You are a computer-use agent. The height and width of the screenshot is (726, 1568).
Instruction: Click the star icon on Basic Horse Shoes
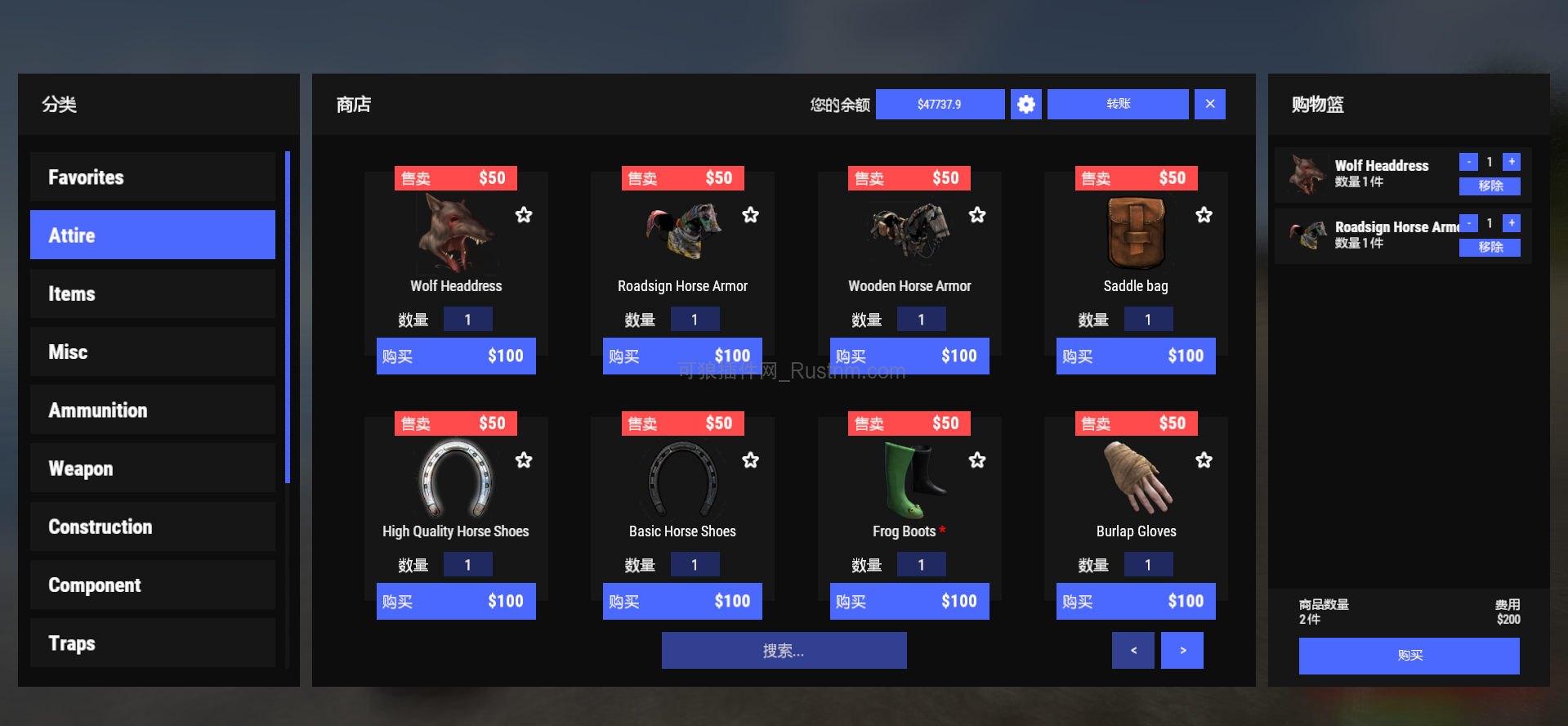750,459
